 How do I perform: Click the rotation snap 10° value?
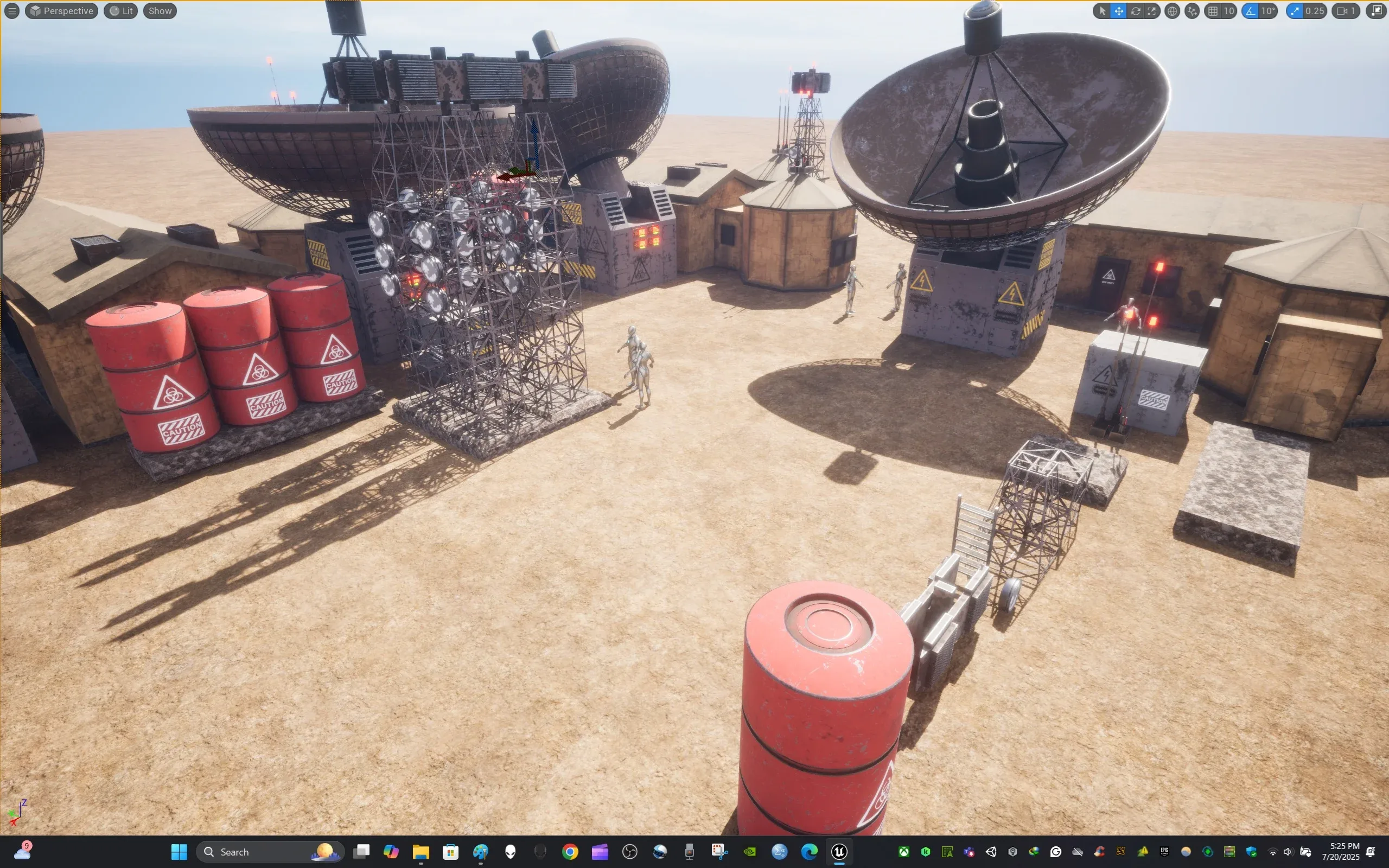click(x=1269, y=11)
